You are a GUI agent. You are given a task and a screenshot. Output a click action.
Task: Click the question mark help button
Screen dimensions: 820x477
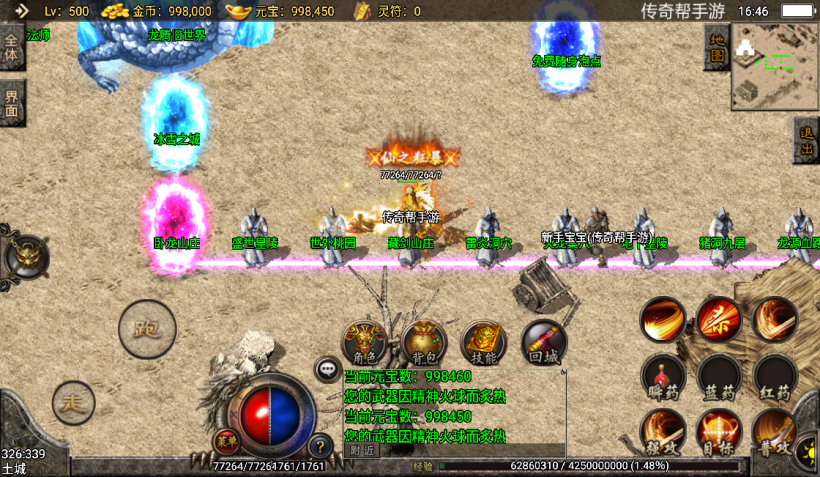[x=320, y=446]
